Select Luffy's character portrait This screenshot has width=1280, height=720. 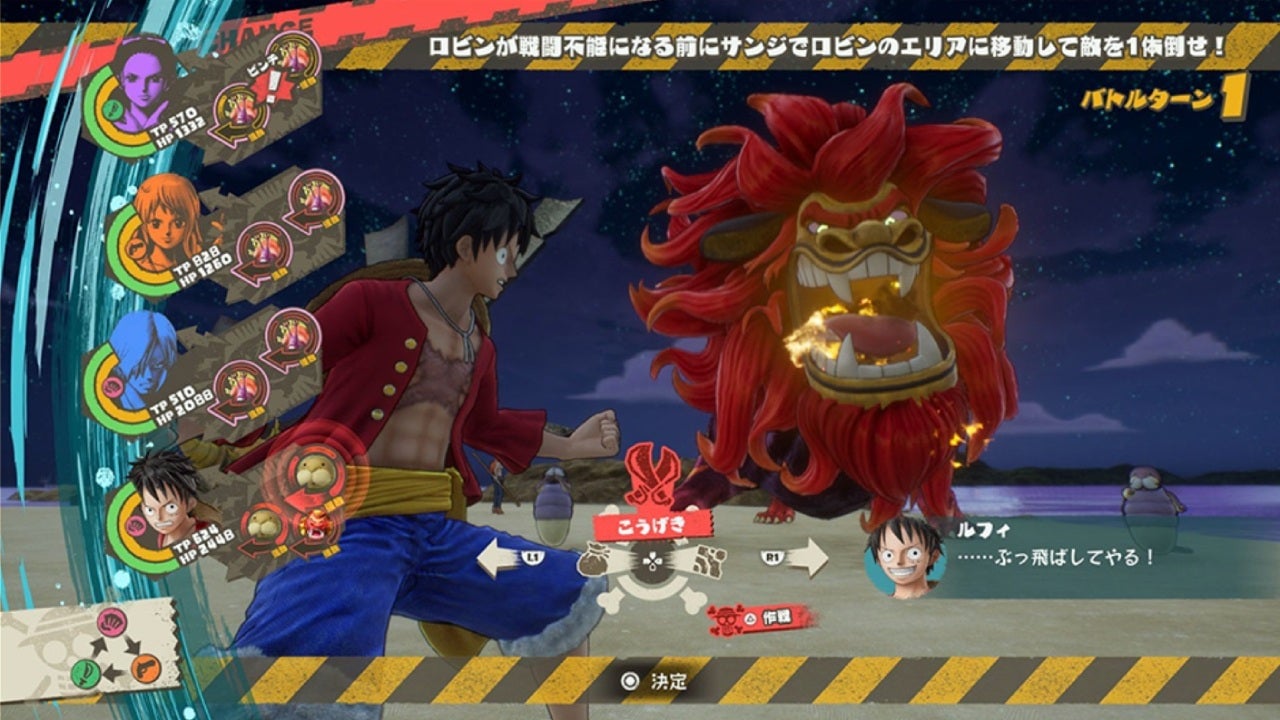pos(163,505)
